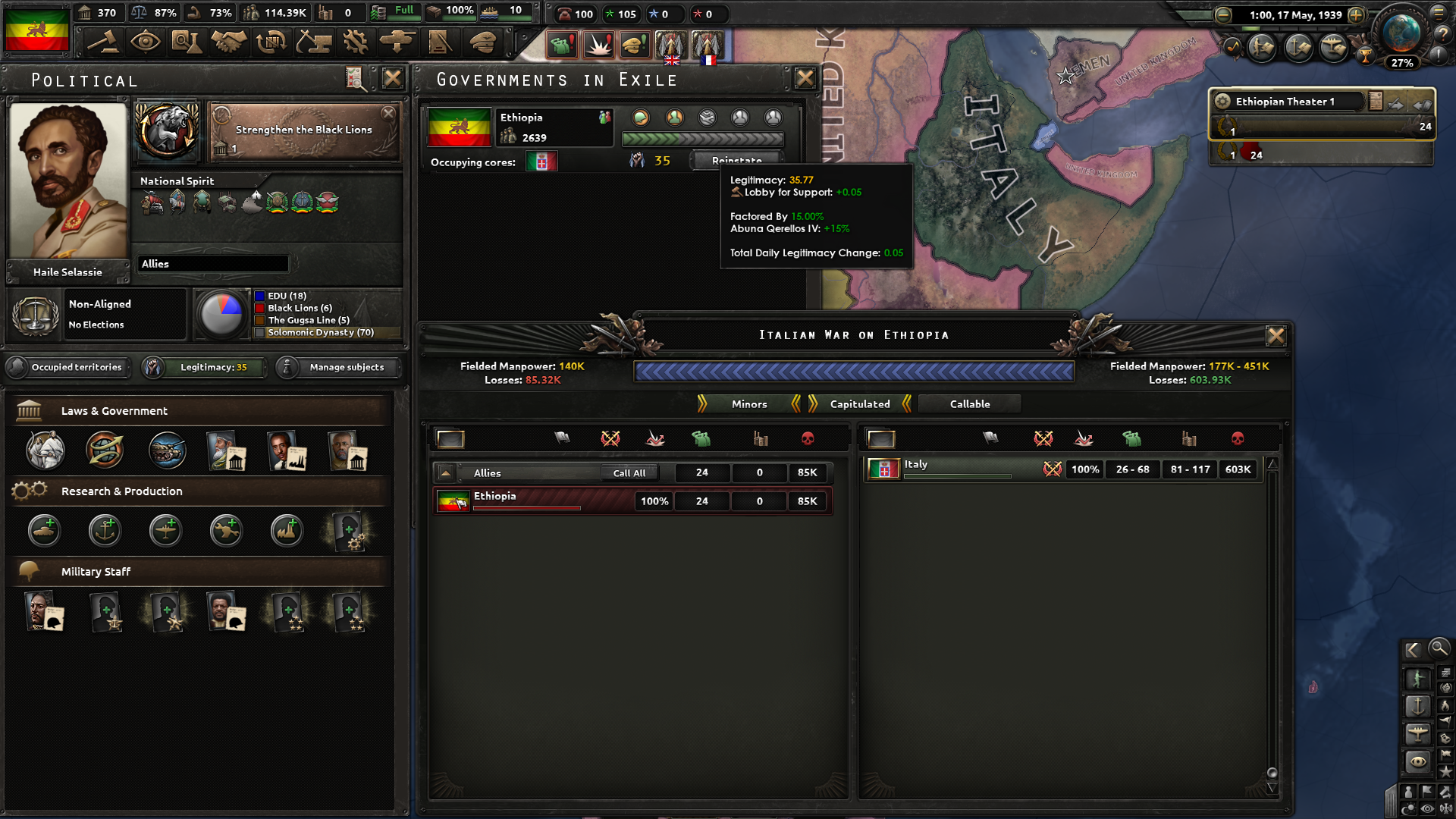The image size is (1456, 819).
Task: Open the Research tab with the flask icon
Action: pos(188,43)
